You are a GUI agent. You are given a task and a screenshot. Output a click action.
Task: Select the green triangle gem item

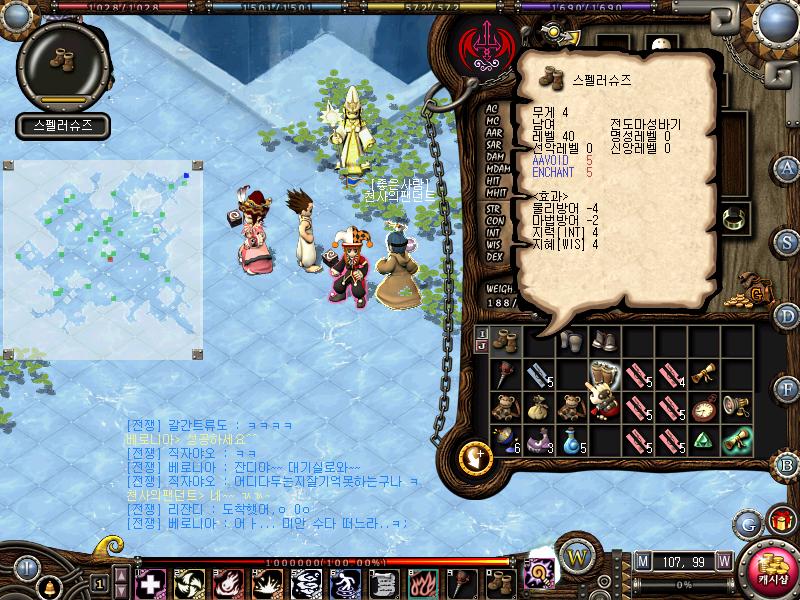click(x=703, y=439)
